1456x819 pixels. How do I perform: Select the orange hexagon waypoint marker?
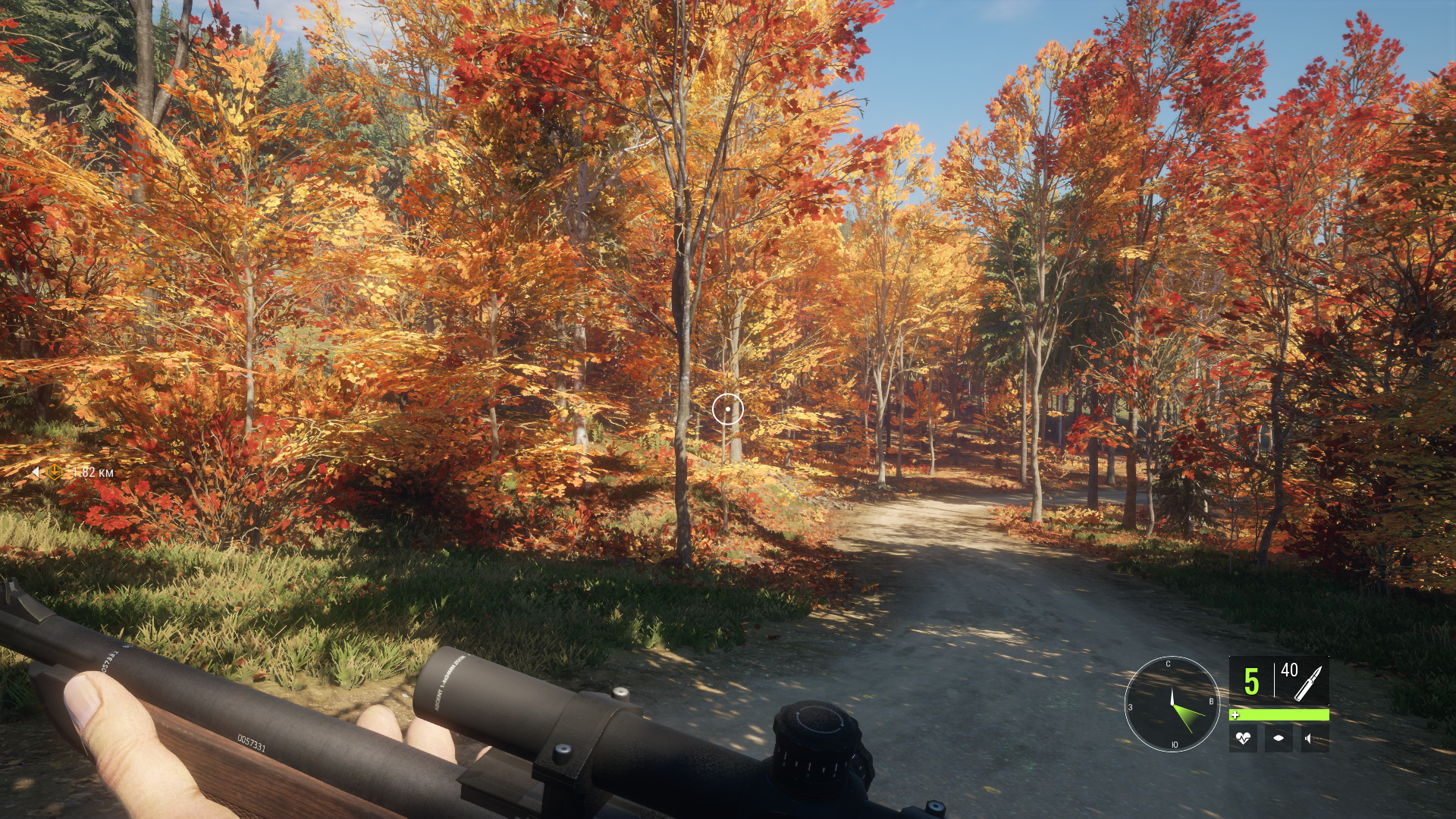point(55,472)
